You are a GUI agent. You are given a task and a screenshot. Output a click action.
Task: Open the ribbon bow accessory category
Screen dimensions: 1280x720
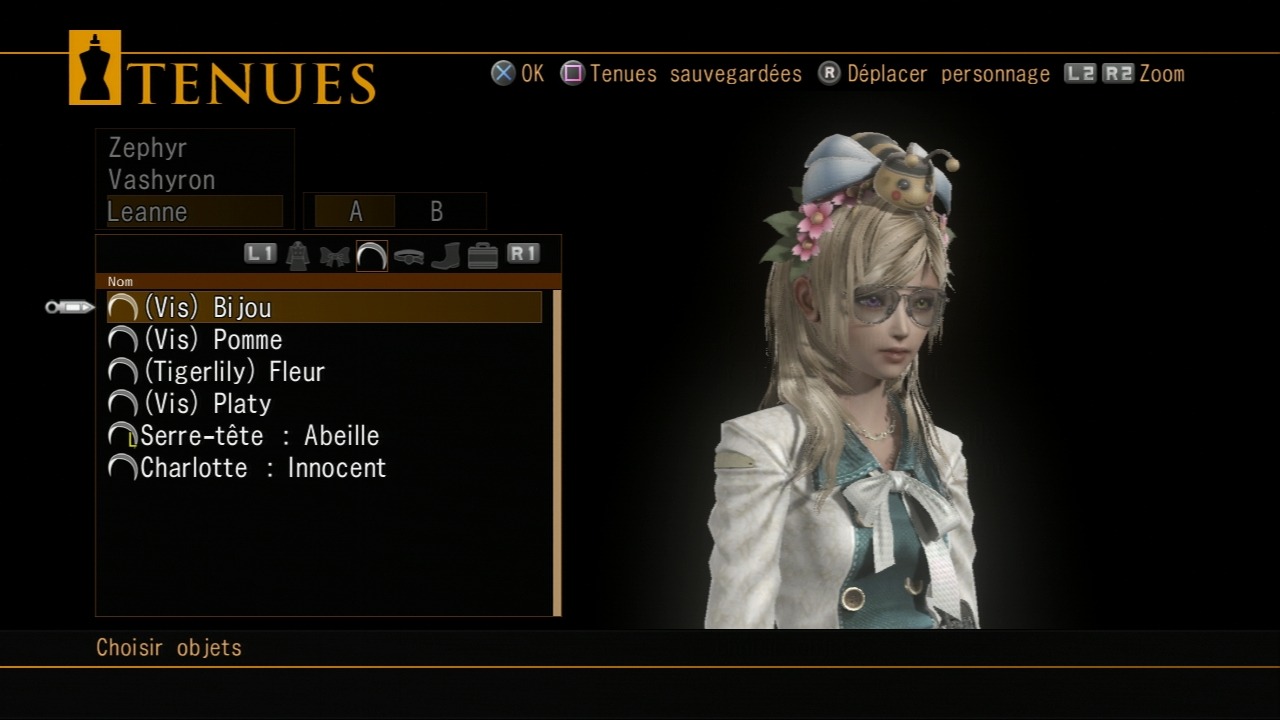(x=334, y=256)
